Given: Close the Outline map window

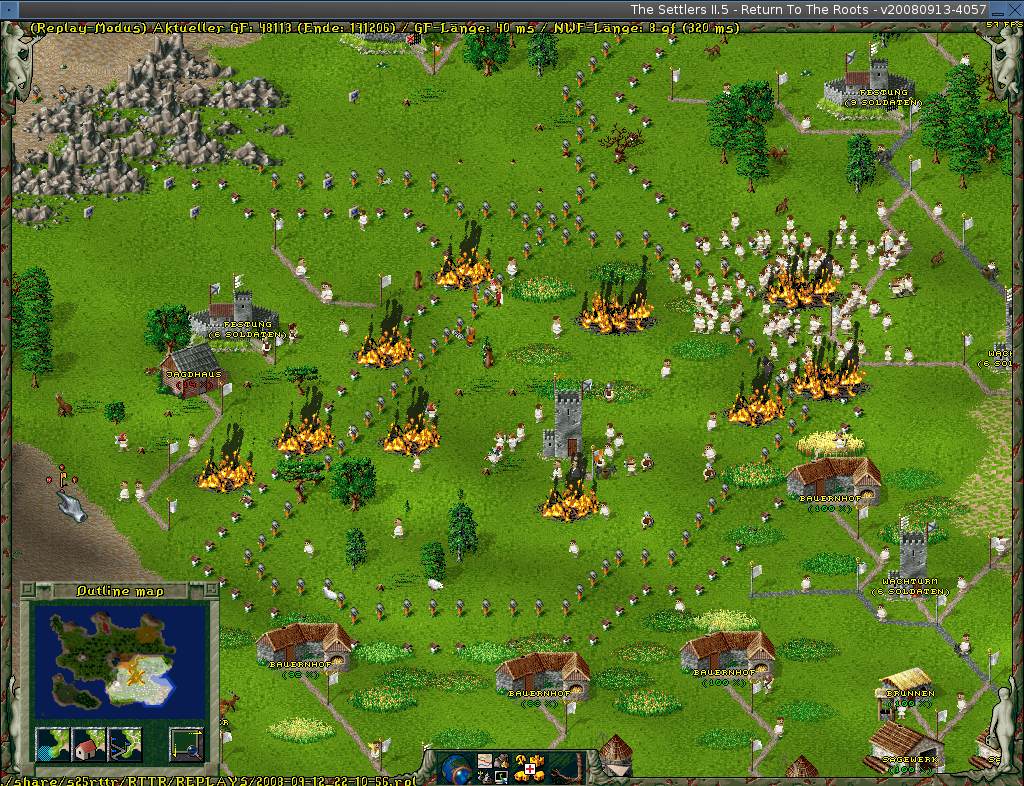Looking at the screenshot, I should click(x=27, y=589).
